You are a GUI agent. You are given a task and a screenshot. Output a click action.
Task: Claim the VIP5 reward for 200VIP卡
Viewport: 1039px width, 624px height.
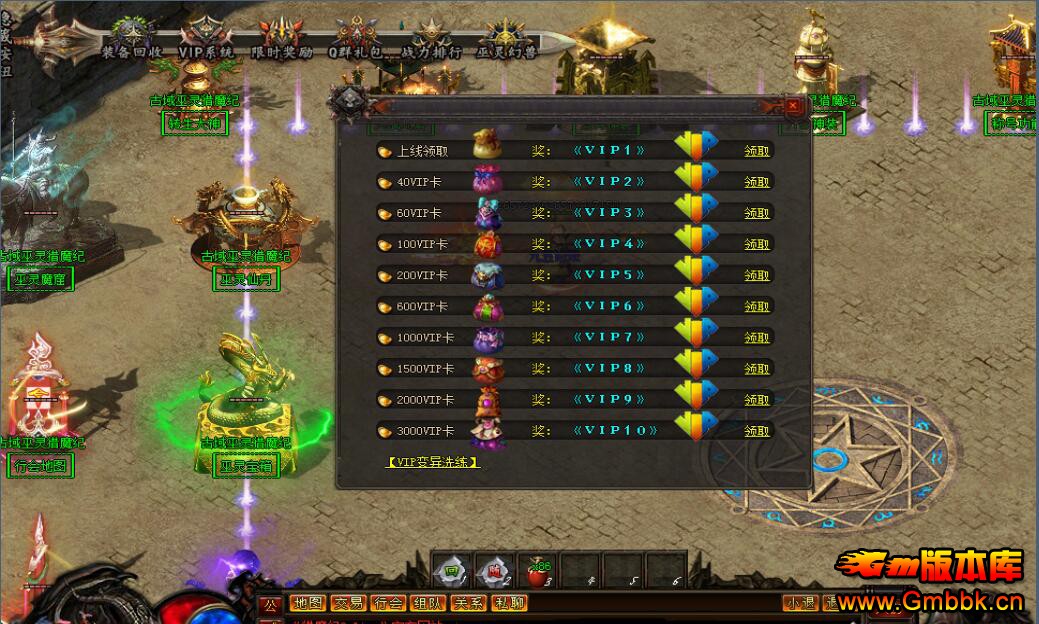[757, 275]
